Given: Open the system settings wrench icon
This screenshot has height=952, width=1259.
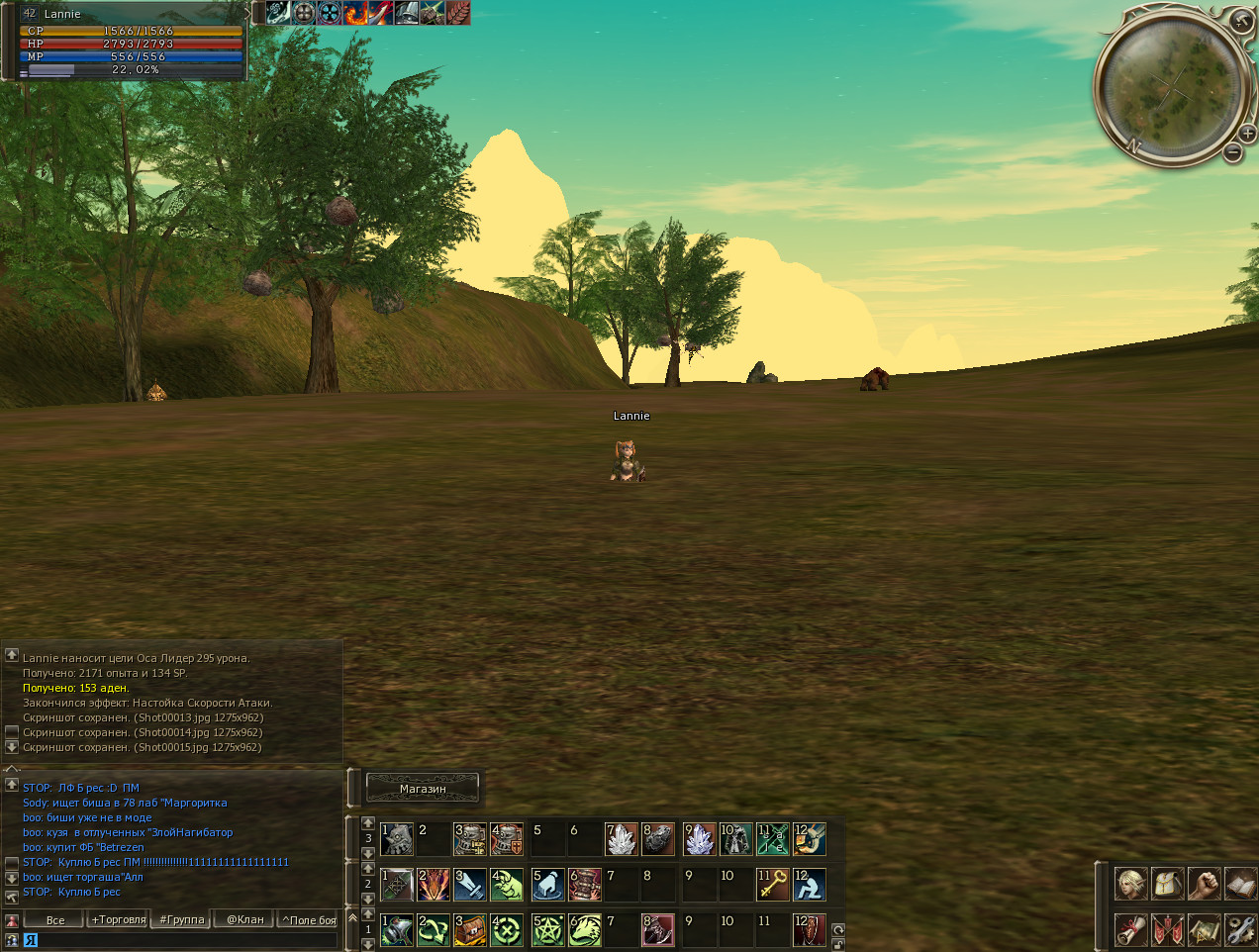Looking at the screenshot, I should tap(1239, 929).
